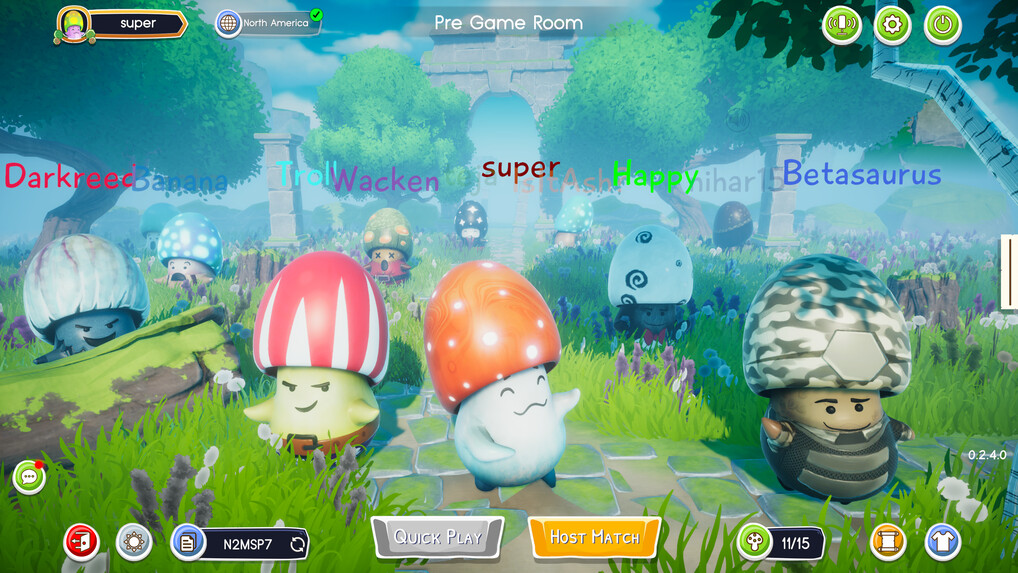Screen dimensions: 1018x573
Task: Open the shirt customization icon
Action: pos(942,542)
